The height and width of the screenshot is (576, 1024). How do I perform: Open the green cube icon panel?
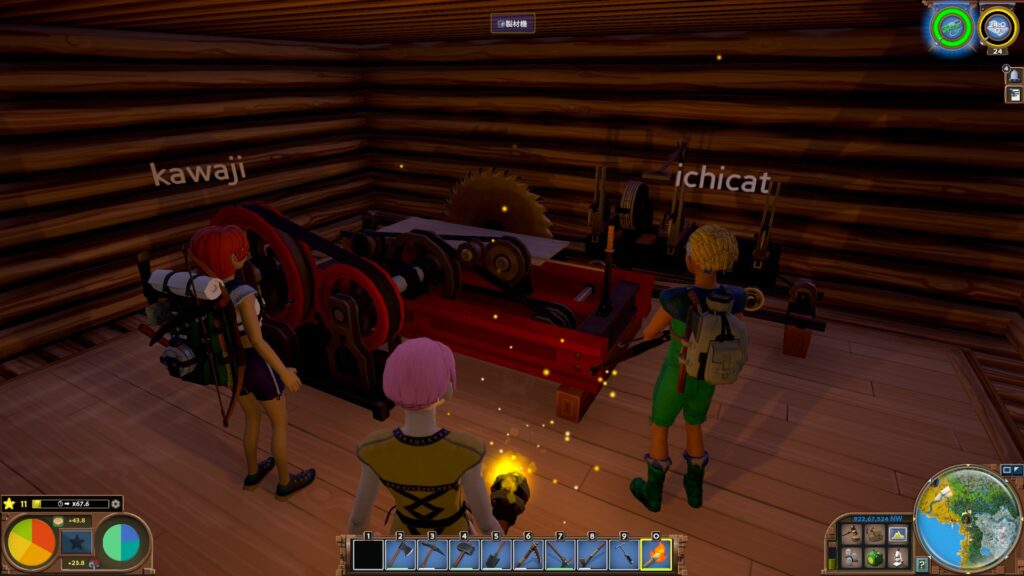click(874, 556)
